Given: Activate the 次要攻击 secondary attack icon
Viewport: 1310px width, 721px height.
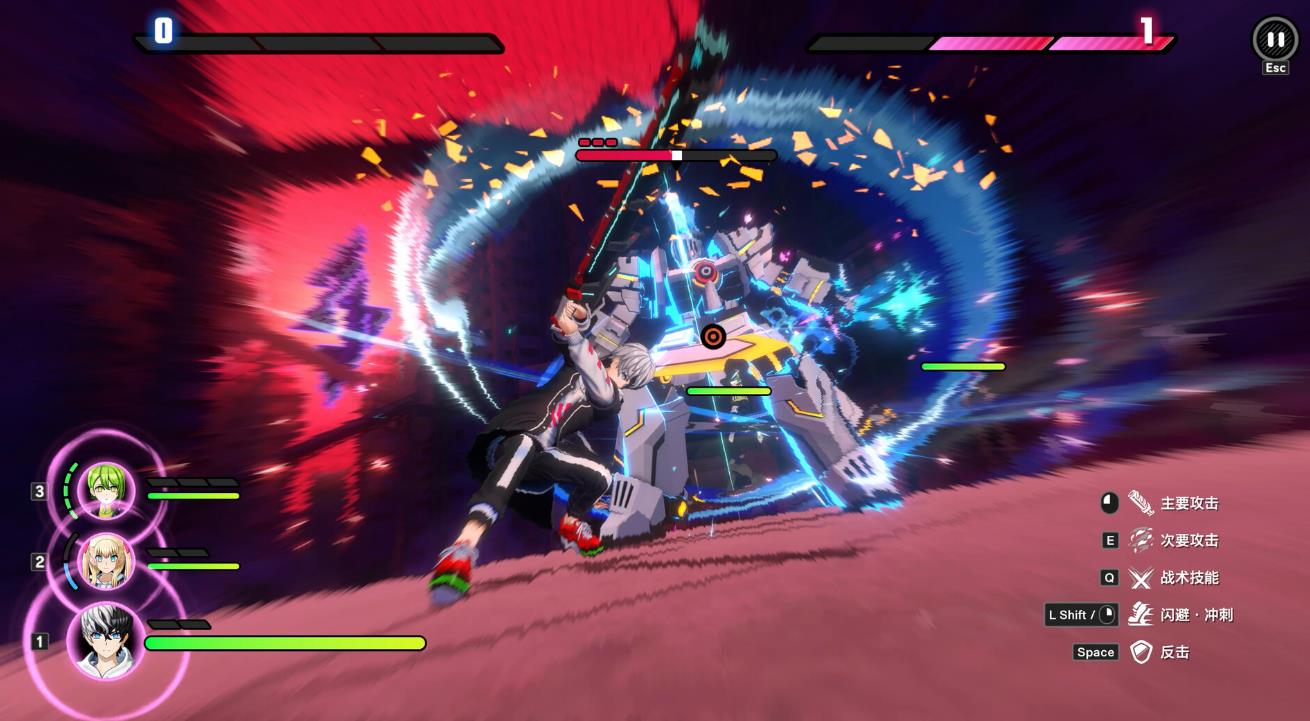Looking at the screenshot, I should coord(1141,540).
